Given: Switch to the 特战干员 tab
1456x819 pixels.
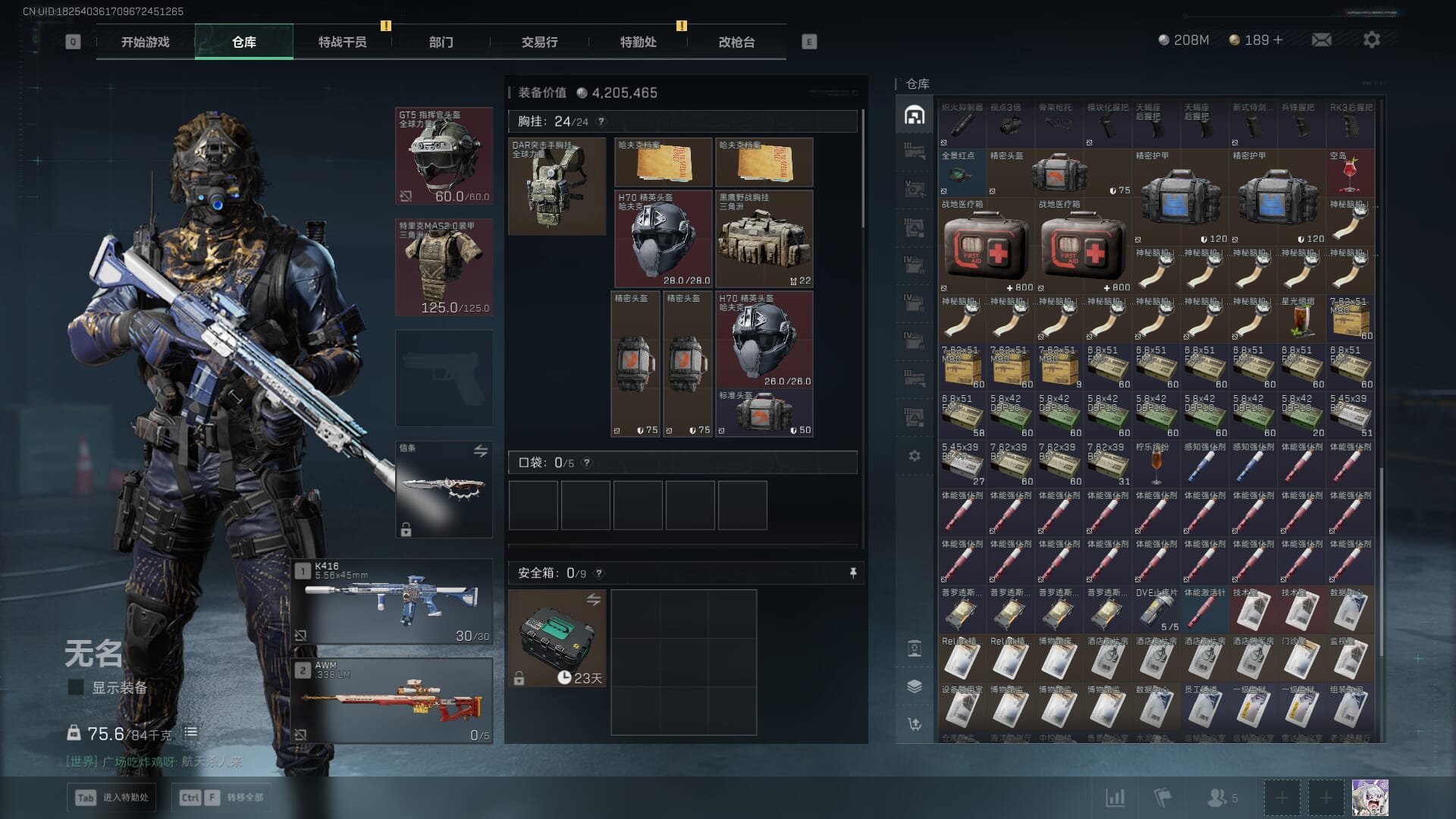Looking at the screenshot, I should [342, 42].
